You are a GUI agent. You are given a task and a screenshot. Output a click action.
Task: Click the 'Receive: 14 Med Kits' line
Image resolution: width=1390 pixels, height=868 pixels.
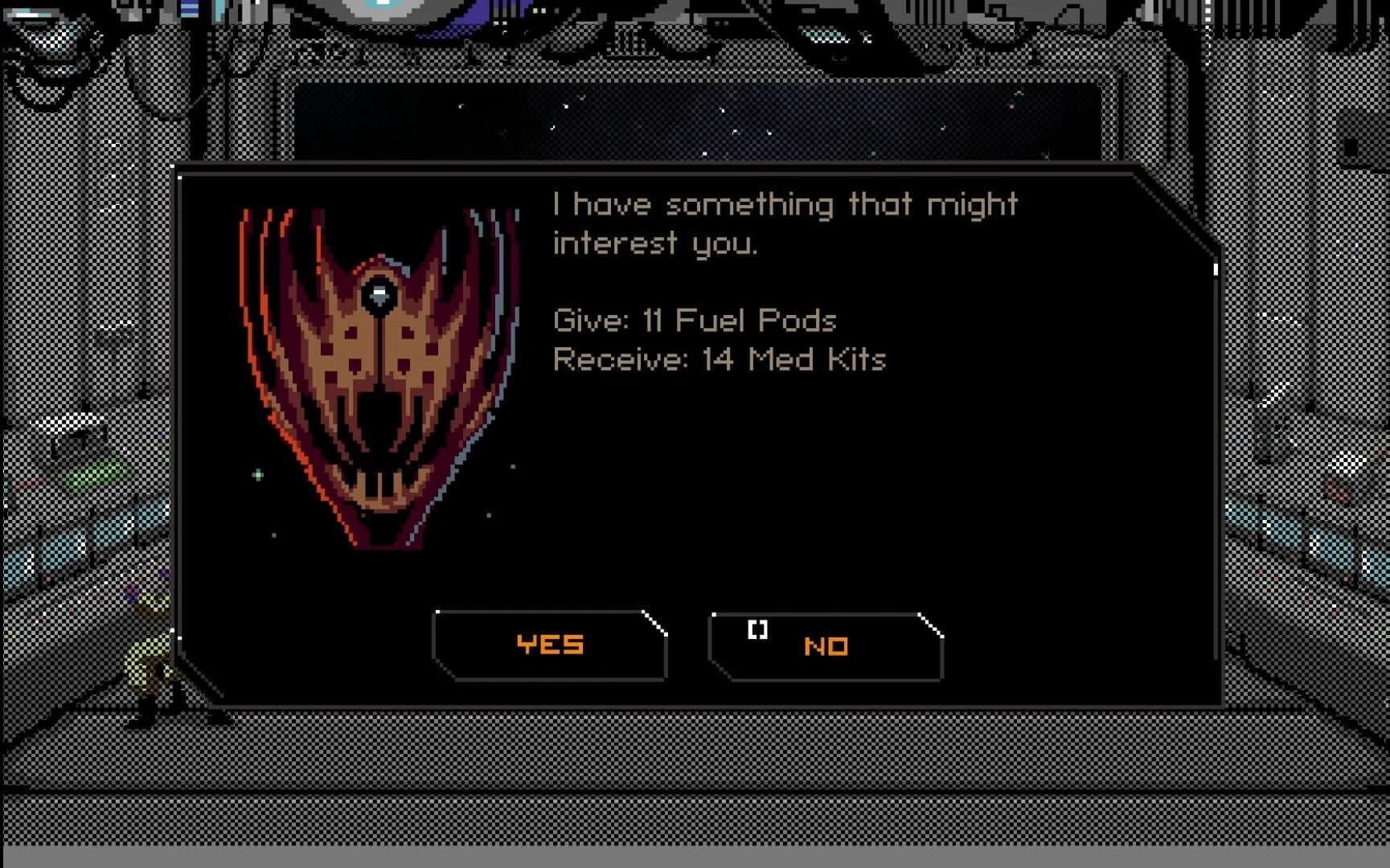coord(720,361)
